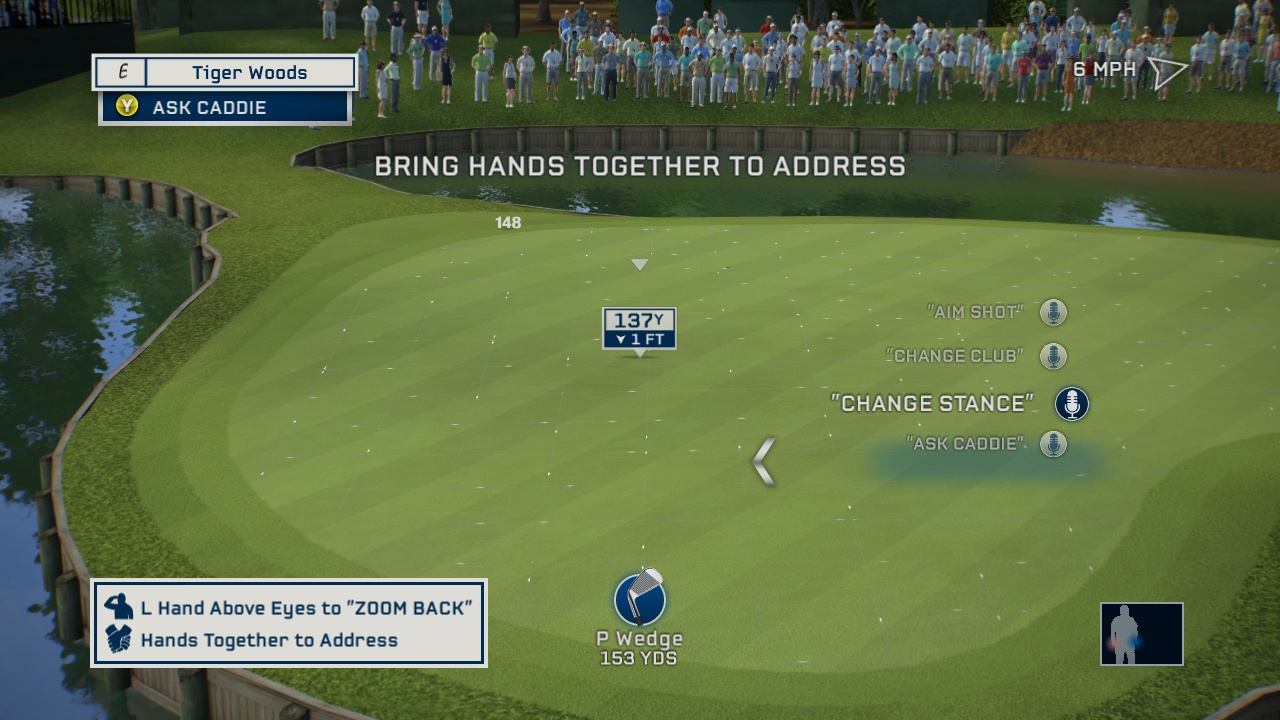Choose the "CHANGE CLUB" option
Screen dimensions: 1280x720
(x=955, y=356)
